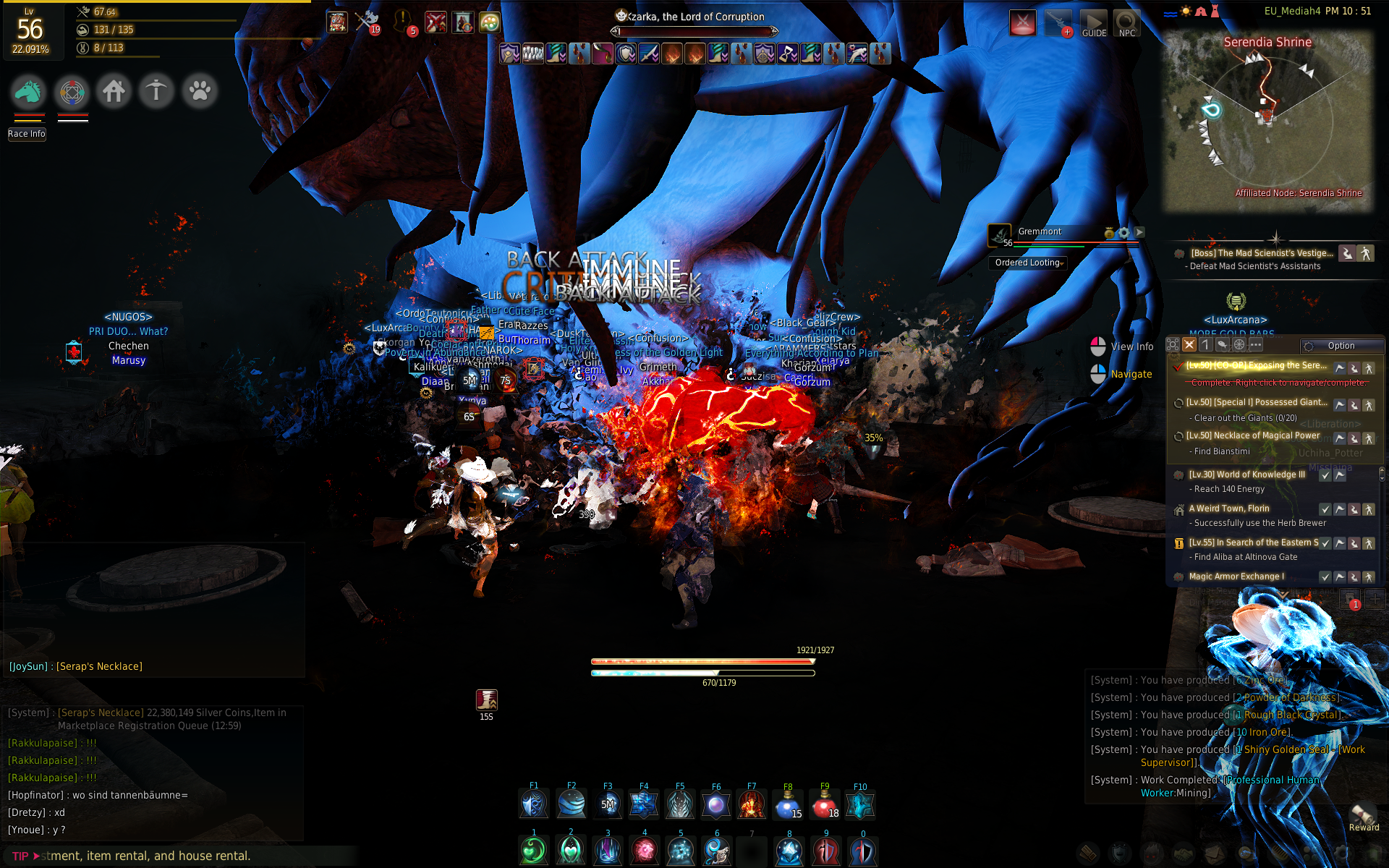Image resolution: width=1389 pixels, height=868 pixels.
Task: Use the blue mana potion in F8
Action: [x=787, y=804]
